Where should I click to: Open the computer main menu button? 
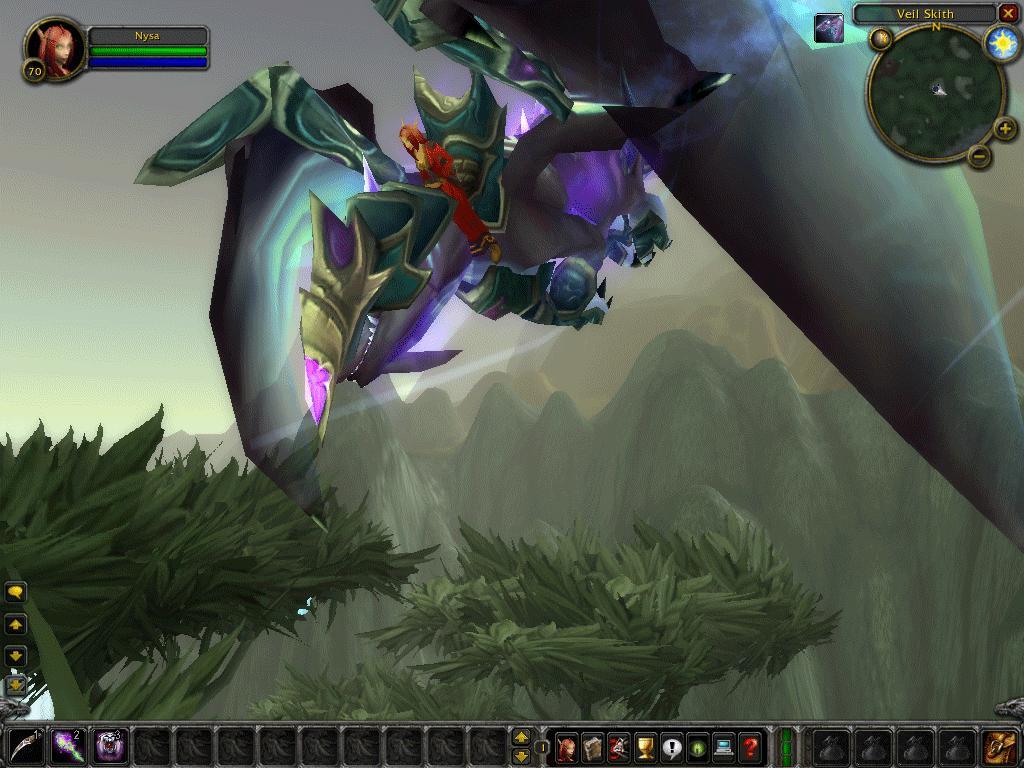click(723, 746)
